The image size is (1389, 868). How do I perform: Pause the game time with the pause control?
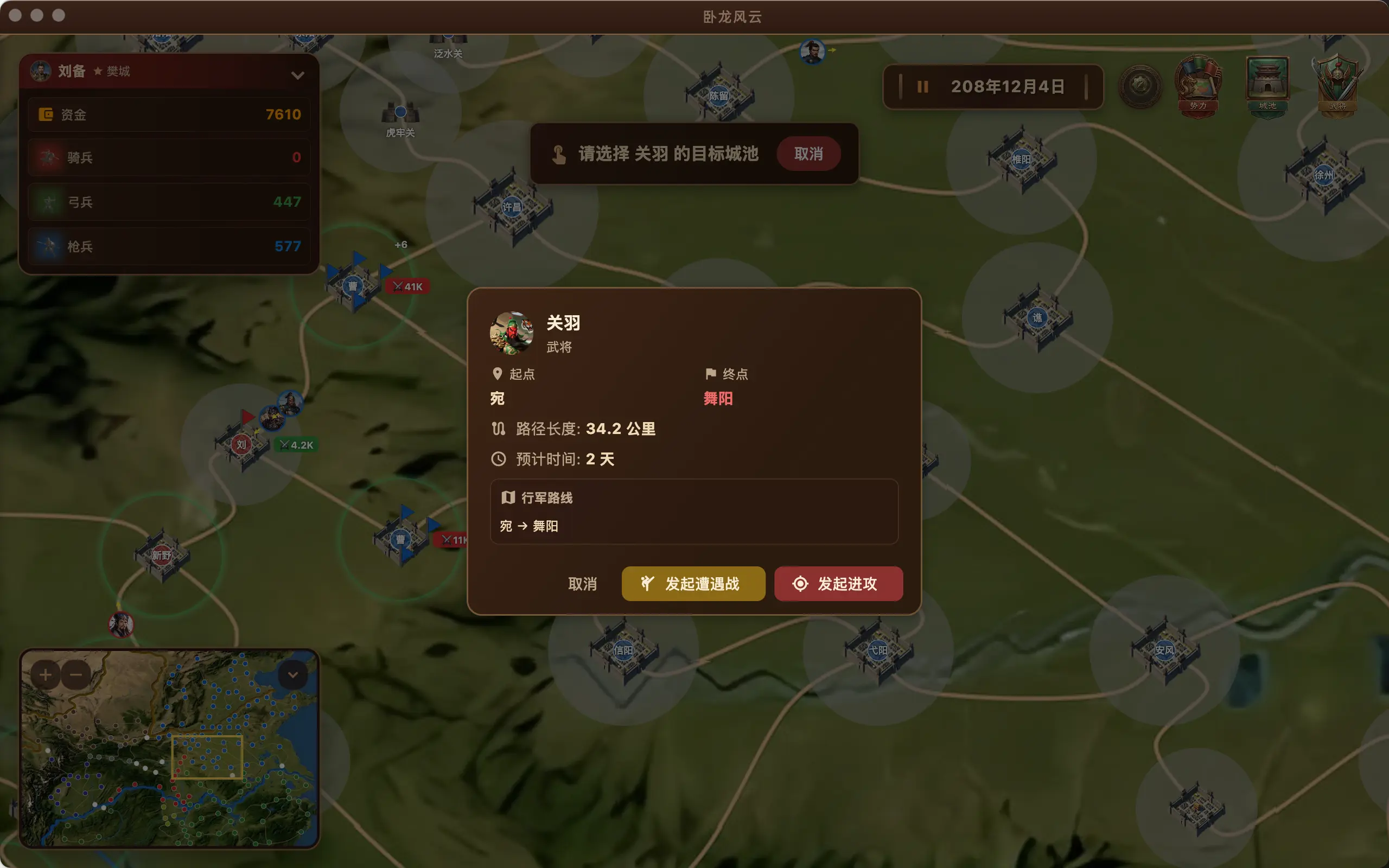[922, 87]
